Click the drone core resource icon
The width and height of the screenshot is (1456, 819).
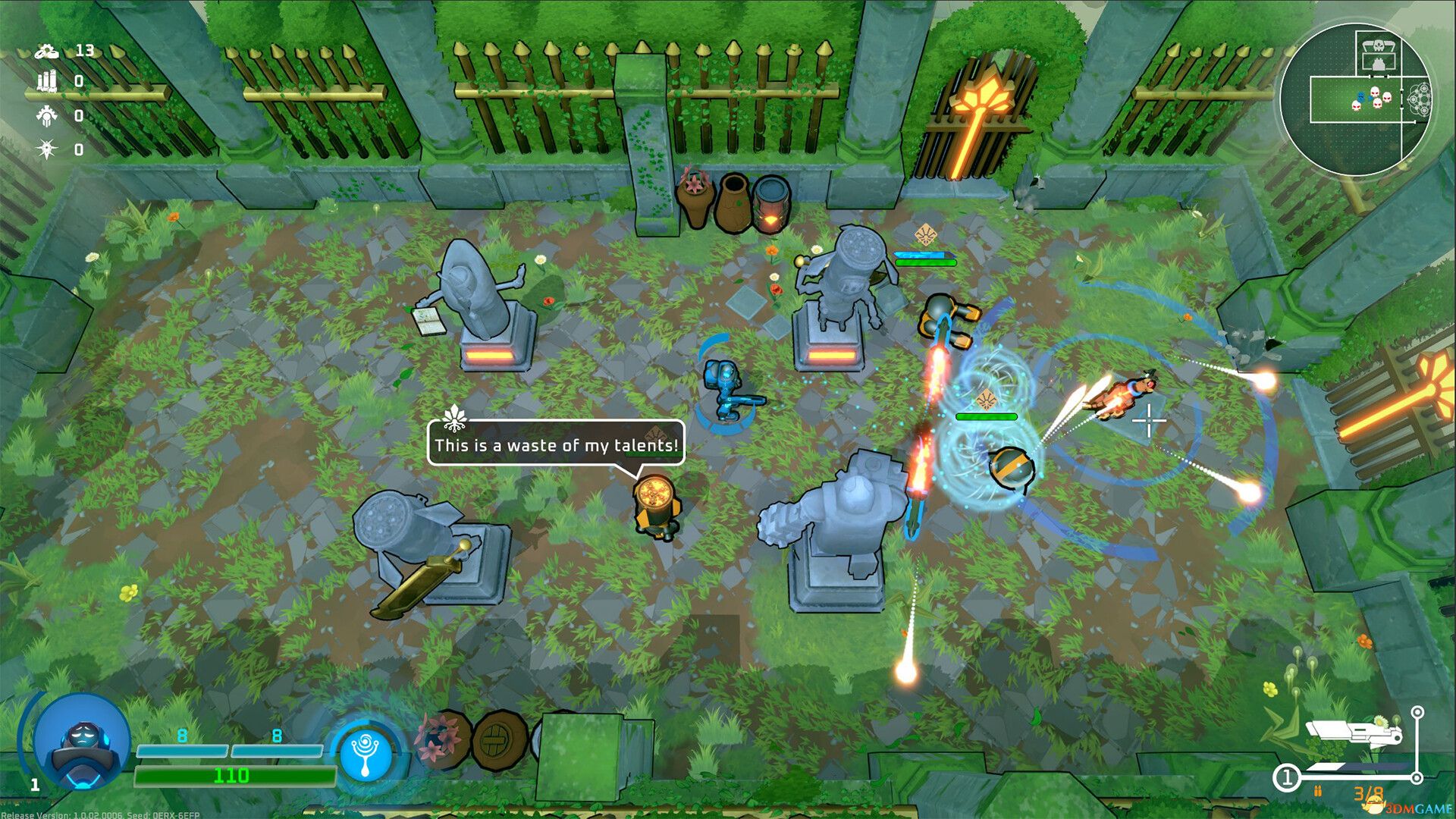point(47,115)
